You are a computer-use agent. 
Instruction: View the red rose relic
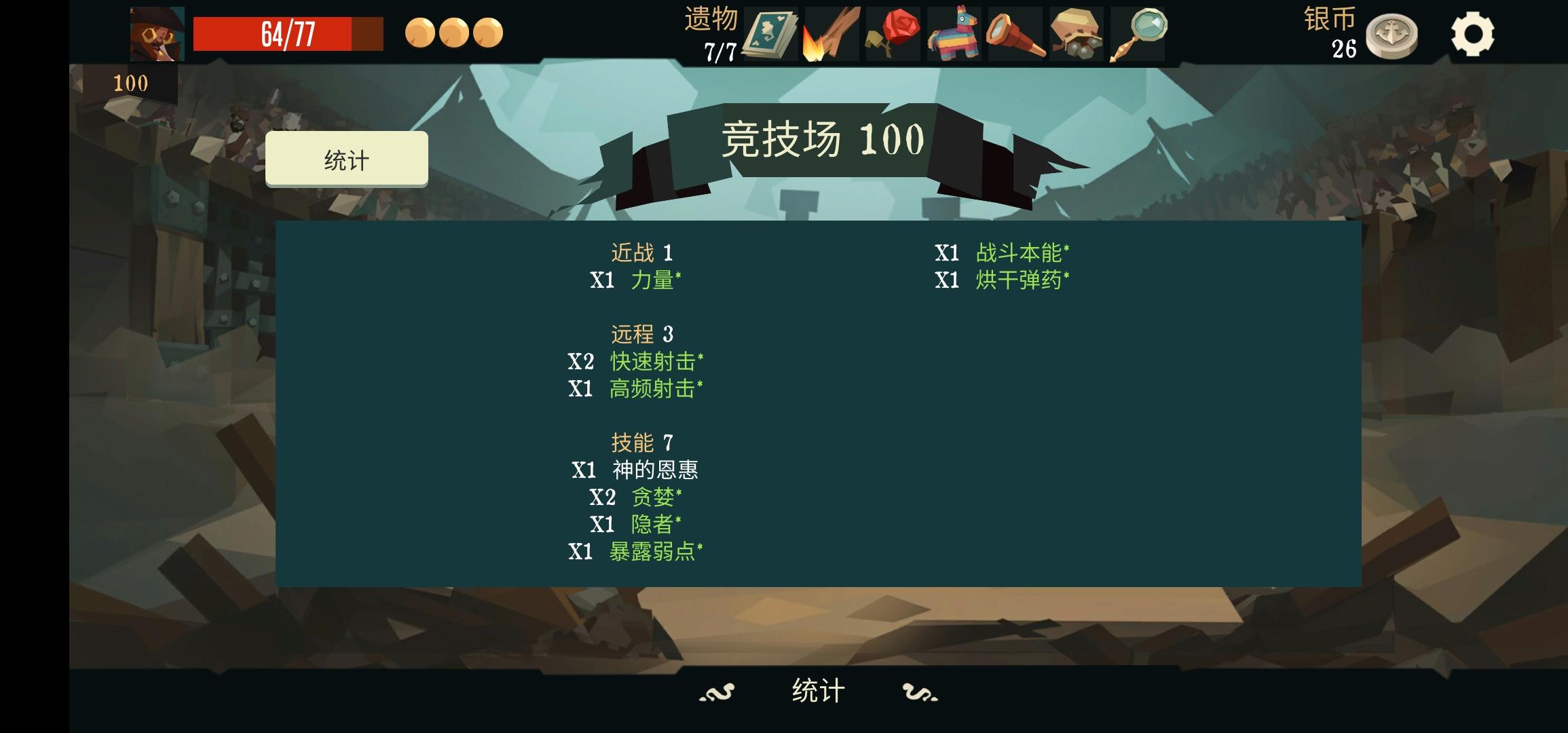tap(891, 32)
